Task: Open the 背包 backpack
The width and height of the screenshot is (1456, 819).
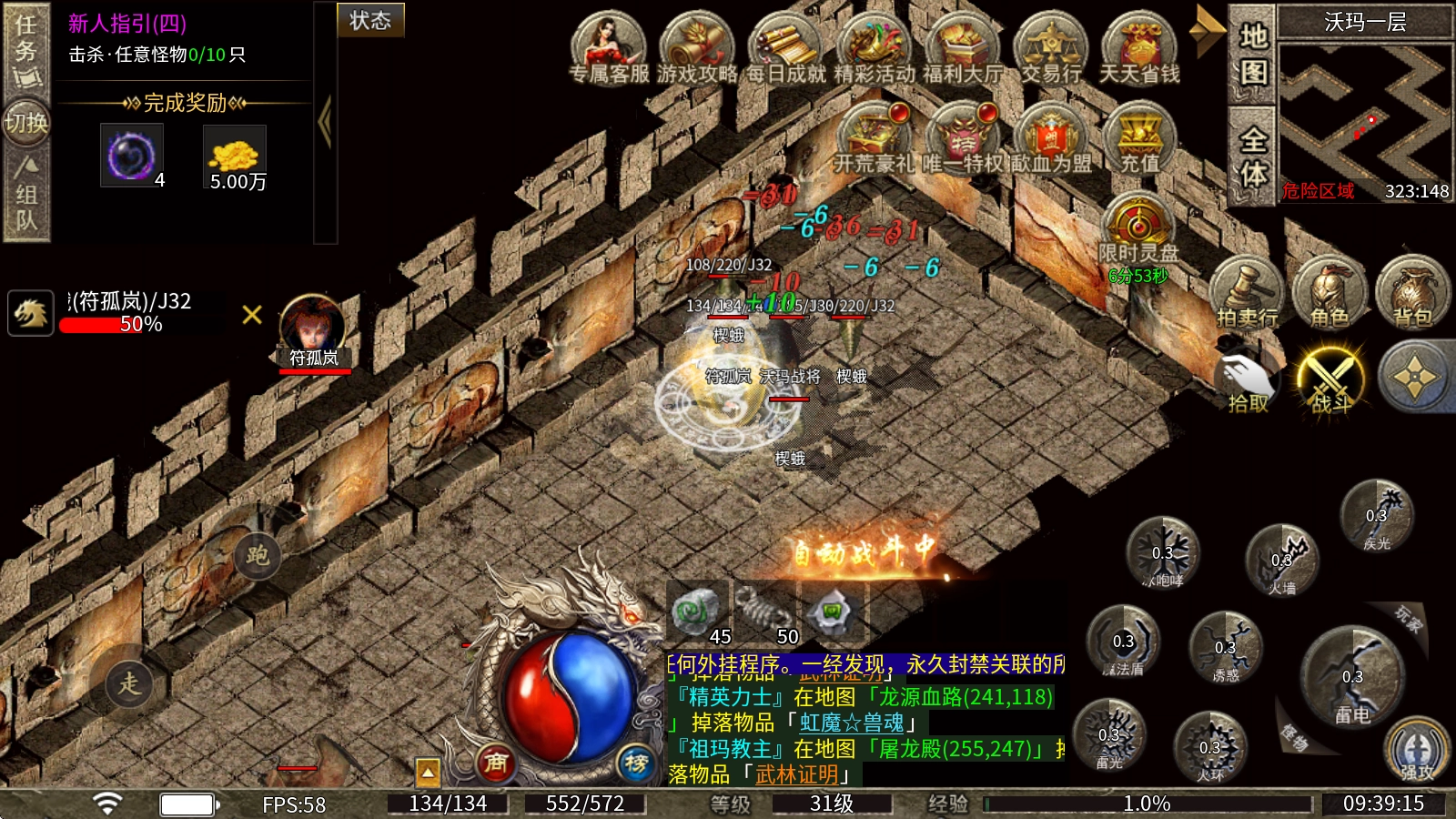Action: 1412,291
